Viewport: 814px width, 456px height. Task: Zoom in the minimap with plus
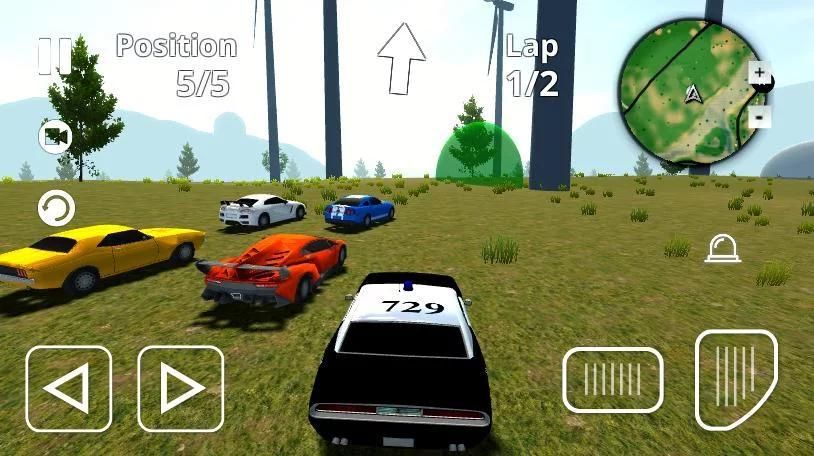[759, 74]
